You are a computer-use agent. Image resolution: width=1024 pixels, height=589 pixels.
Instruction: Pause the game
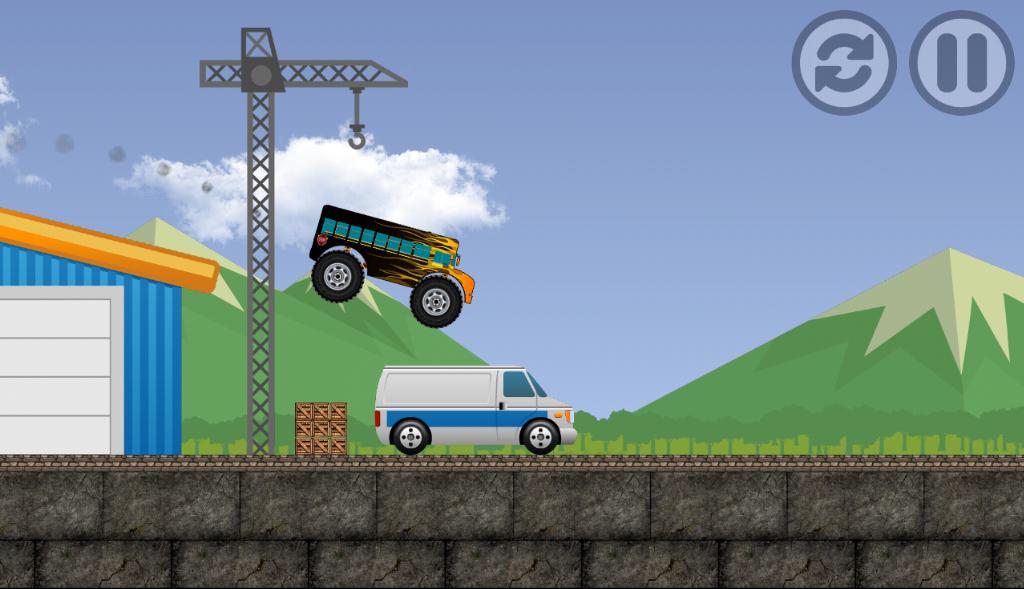tap(961, 62)
